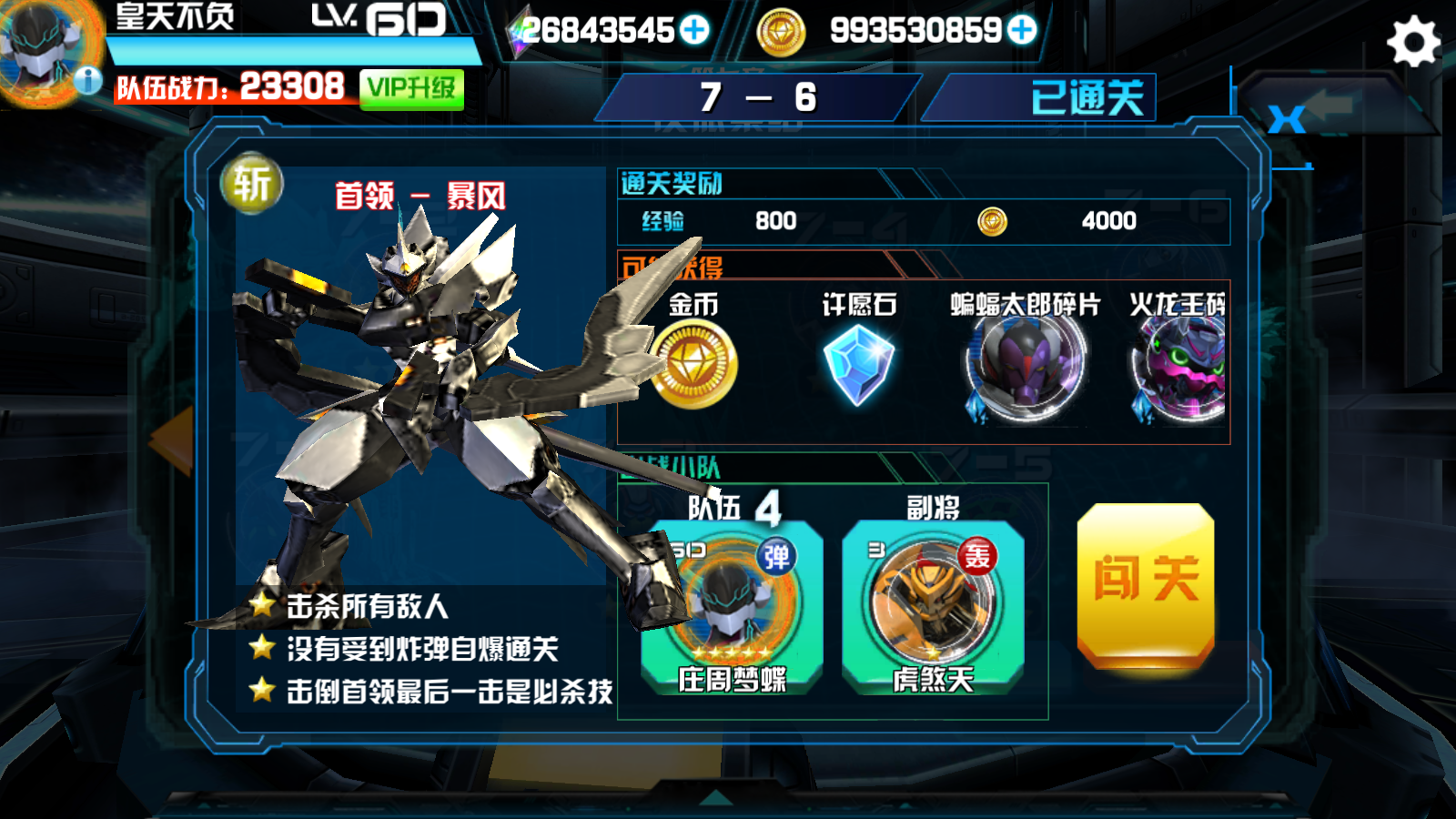Click the player info (i) icon near avatar
The height and width of the screenshot is (819, 1456).
[x=86, y=78]
